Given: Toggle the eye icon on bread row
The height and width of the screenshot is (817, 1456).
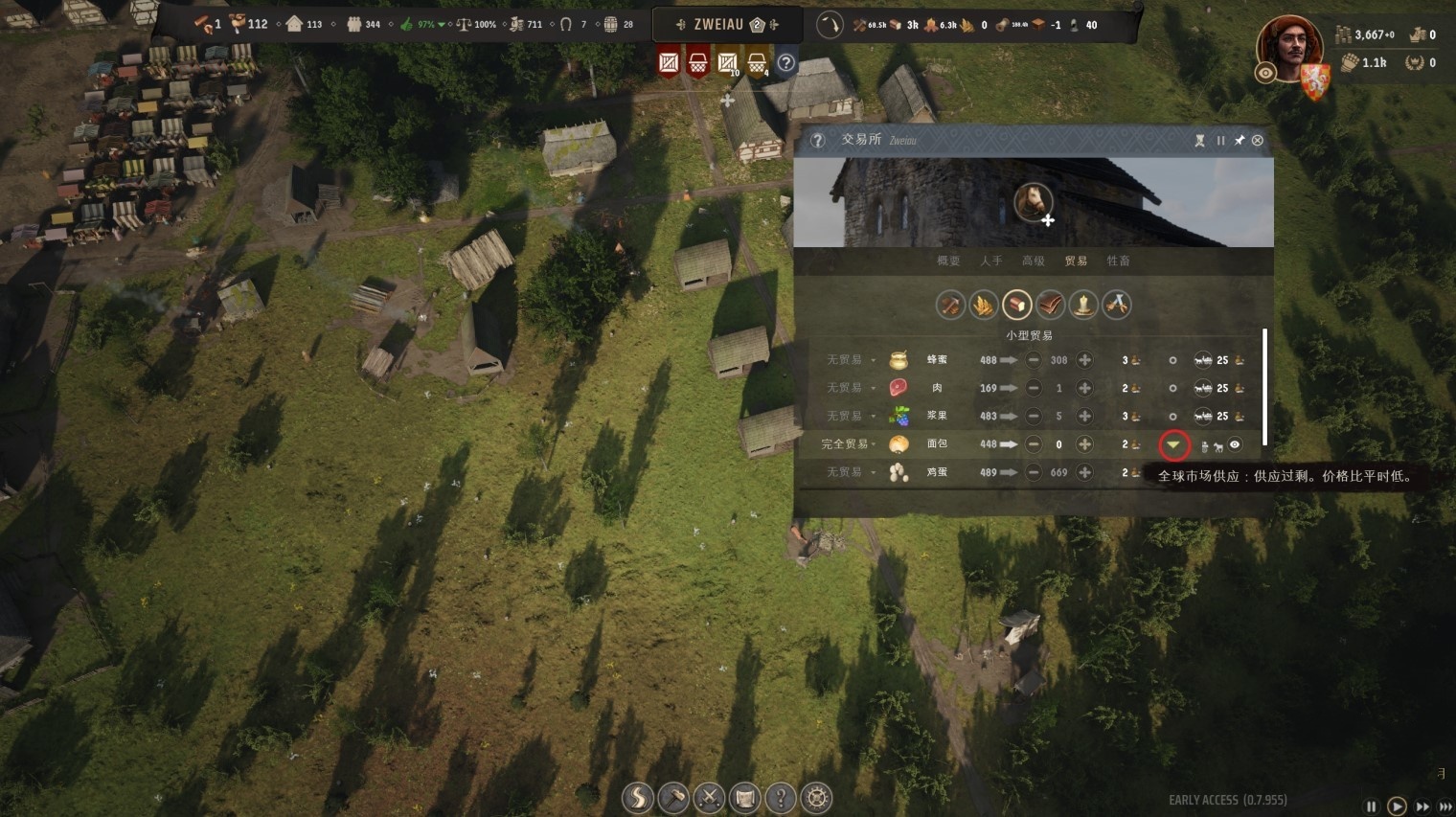Looking at the screenshot, I should [1235, 444].
